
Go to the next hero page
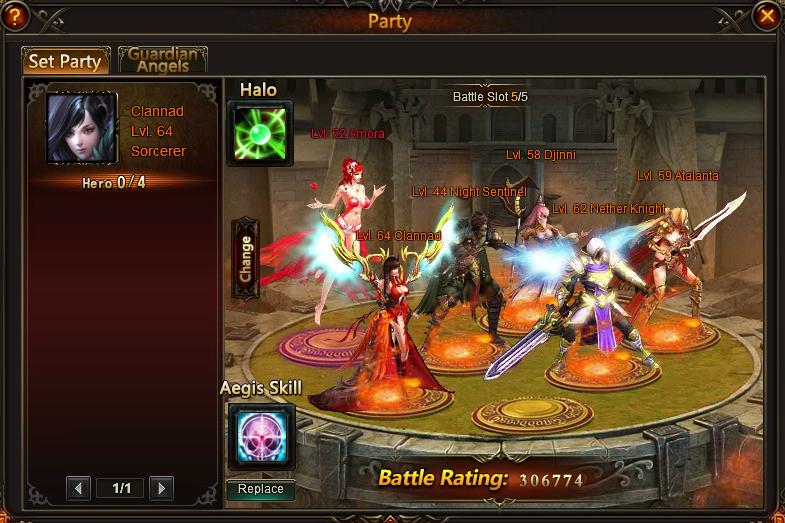(x=161, y=488)
